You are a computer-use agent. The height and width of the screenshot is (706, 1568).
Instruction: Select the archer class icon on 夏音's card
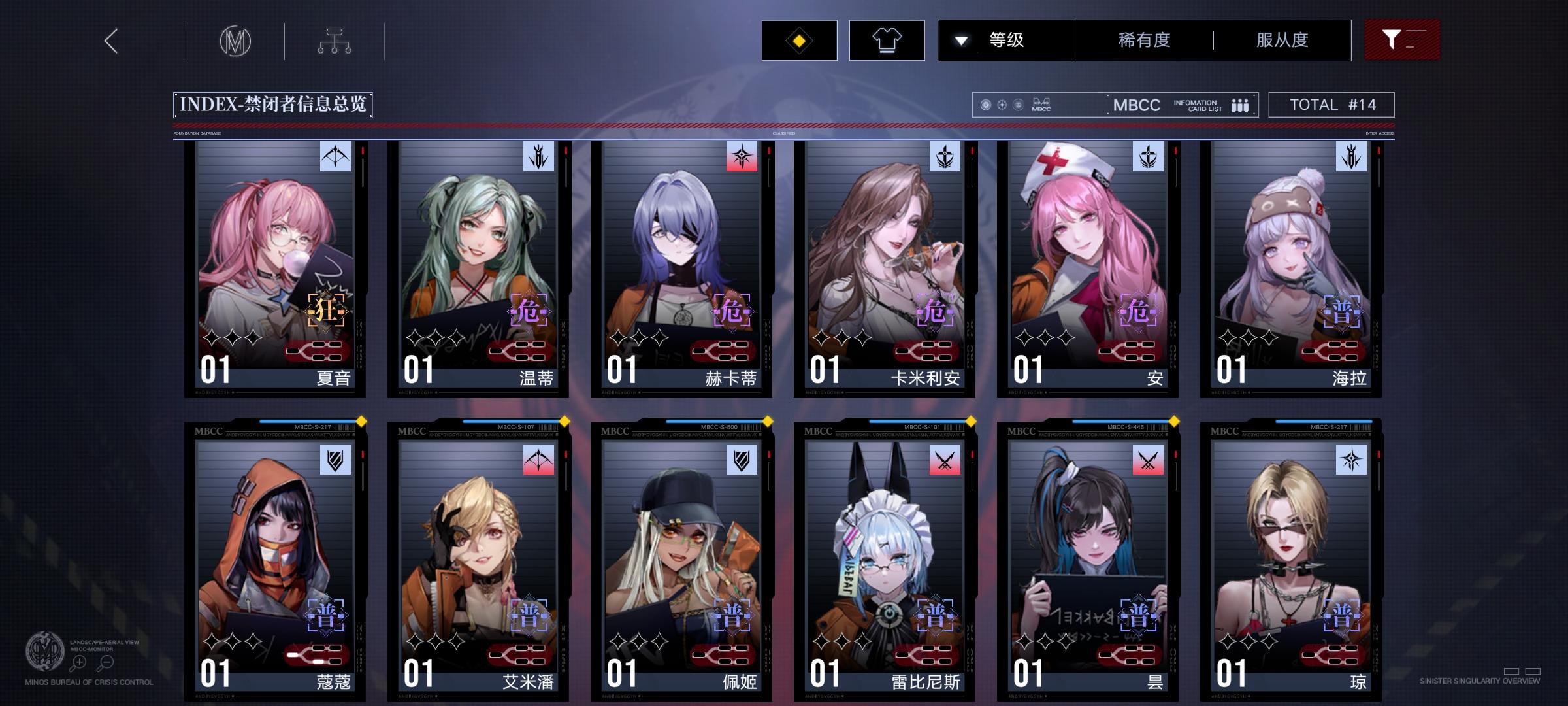click(x=334, y=158)
